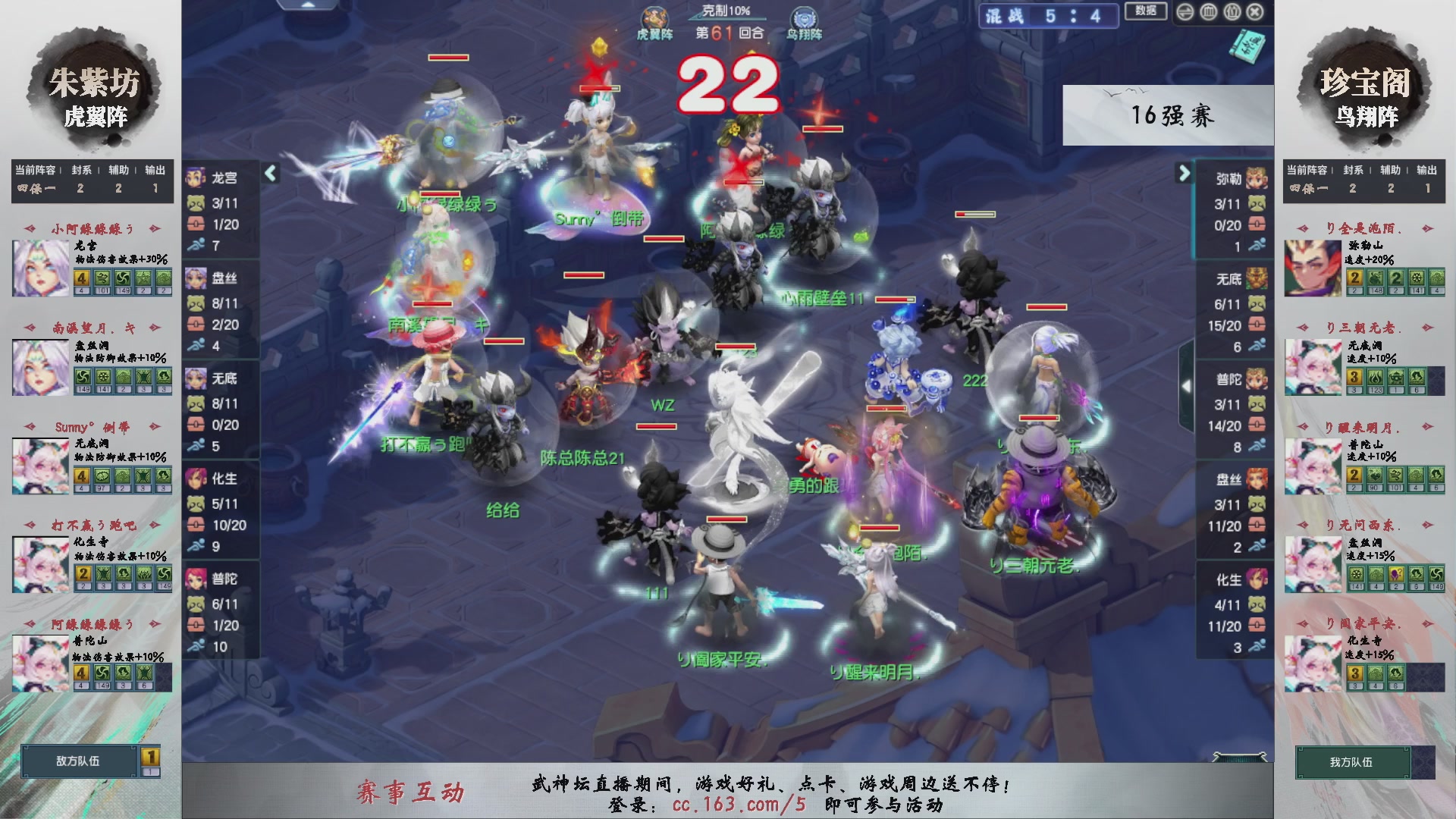Click the chest icon showing 0/20 for 无底
Screen dimensions: 1456x819
click(x=196, y=425)
